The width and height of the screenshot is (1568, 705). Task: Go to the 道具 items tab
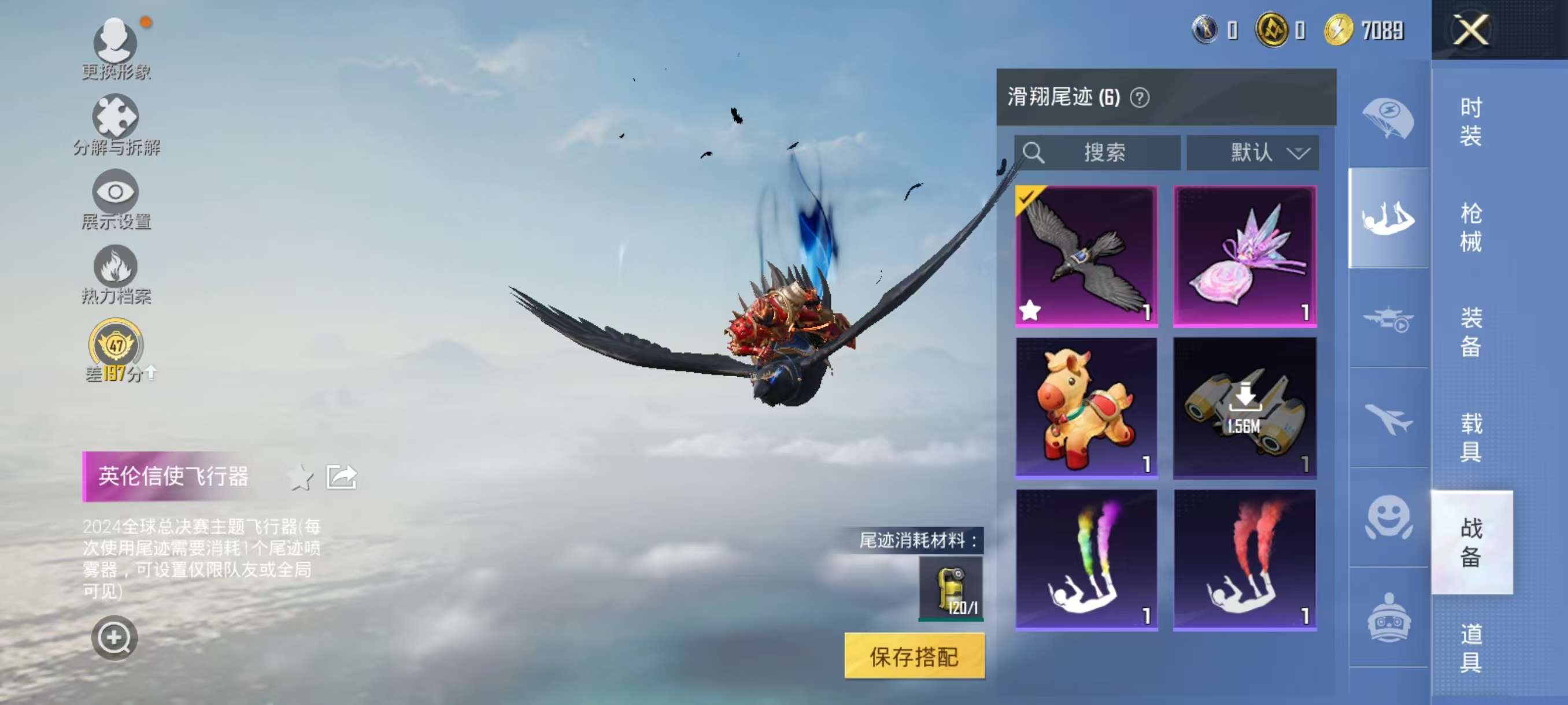coord(1471,647)
